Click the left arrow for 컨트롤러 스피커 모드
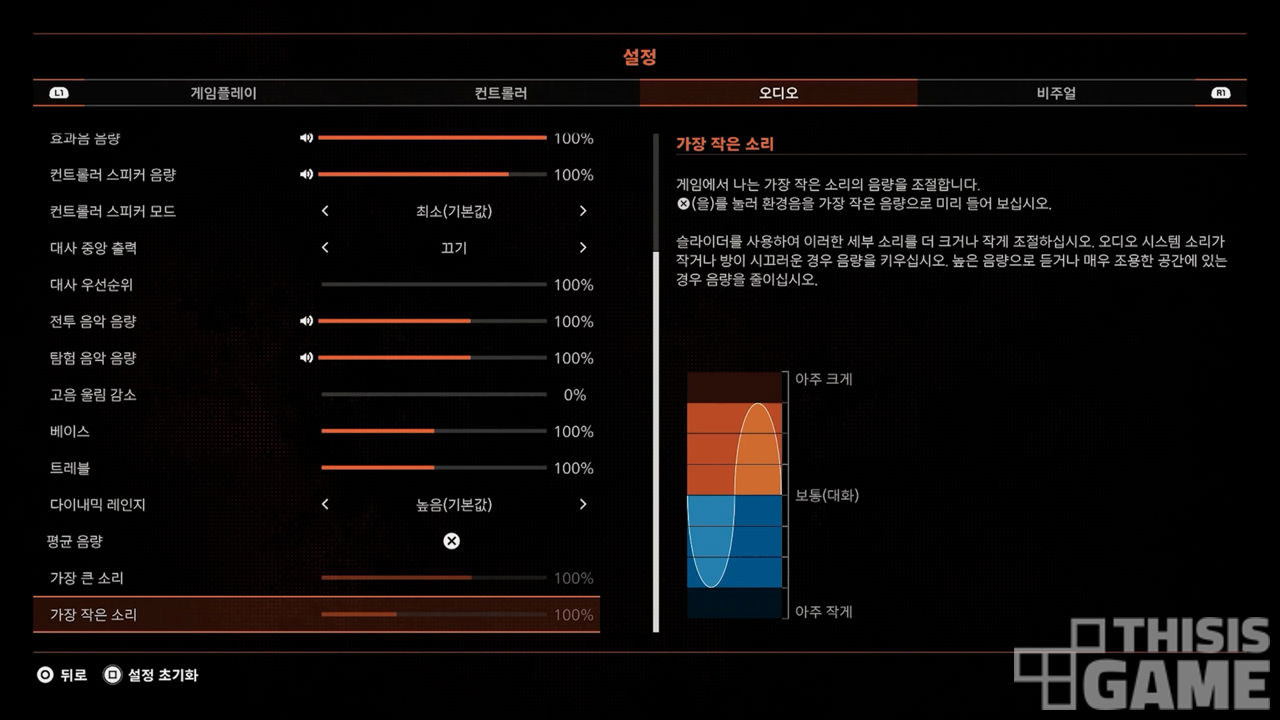This screenshot has width=1280, height=720. (x=325, y=211)
